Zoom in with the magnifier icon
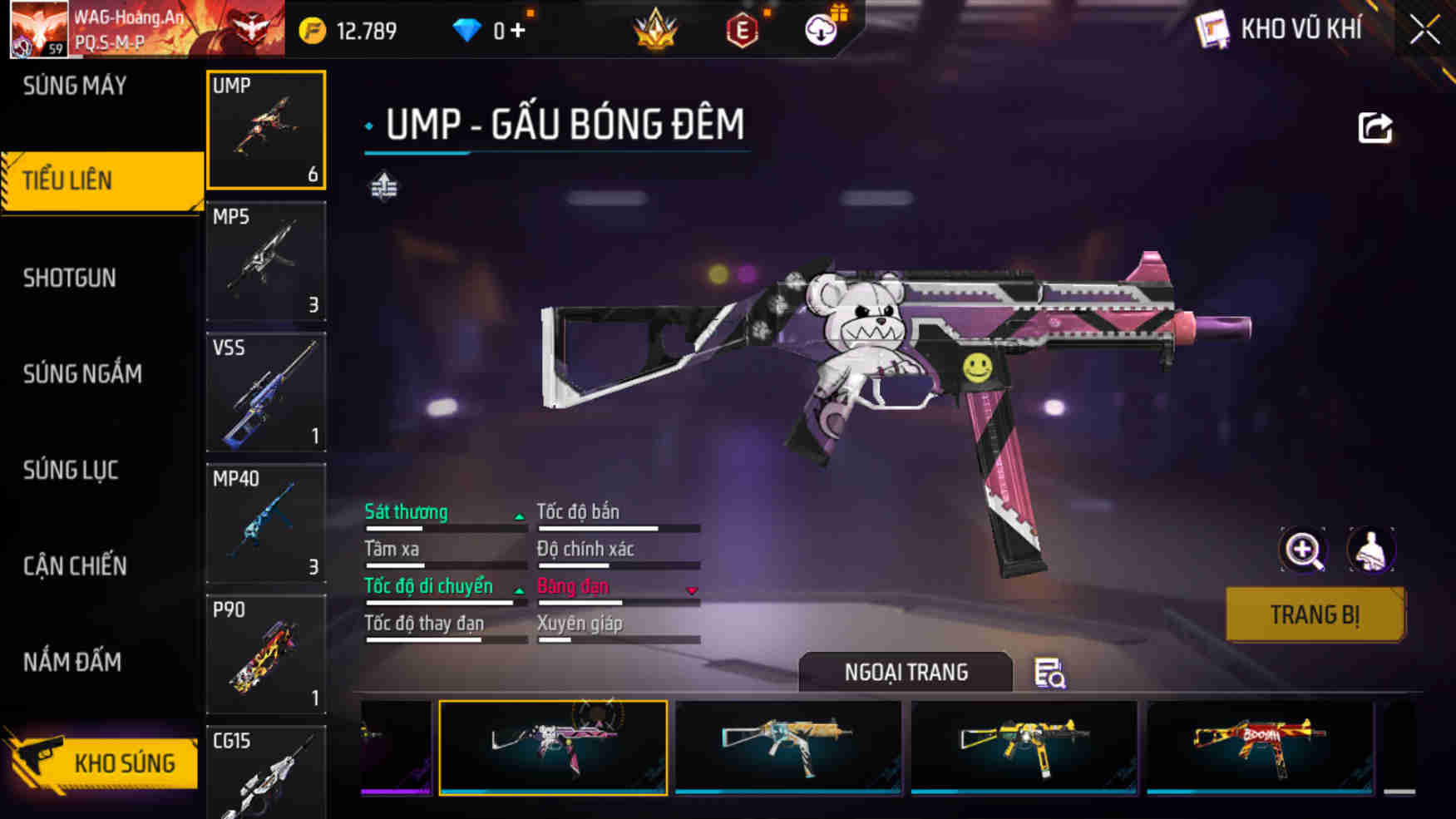 [x=1302, y=550]
